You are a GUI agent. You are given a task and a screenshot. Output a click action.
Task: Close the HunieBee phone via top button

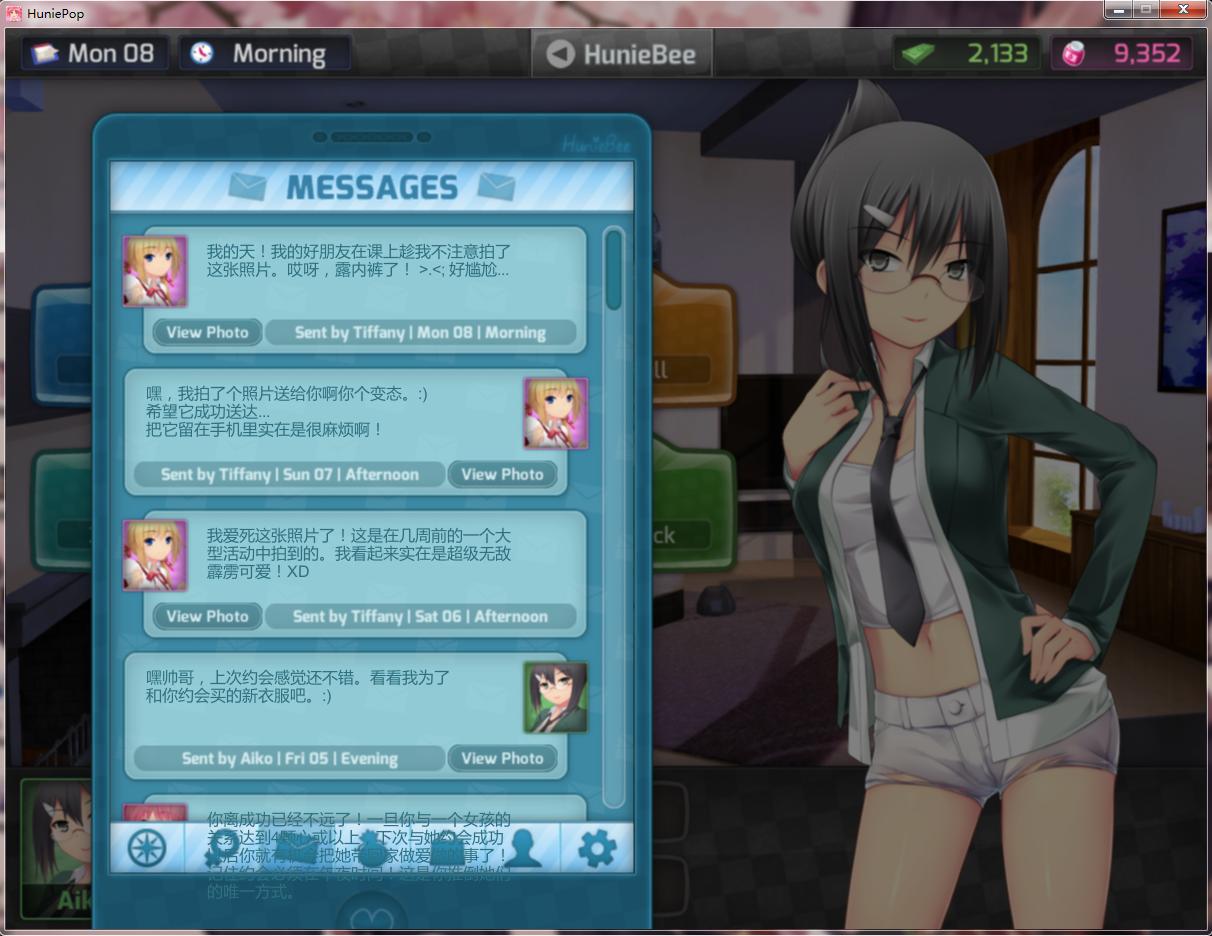click(621, 54)
